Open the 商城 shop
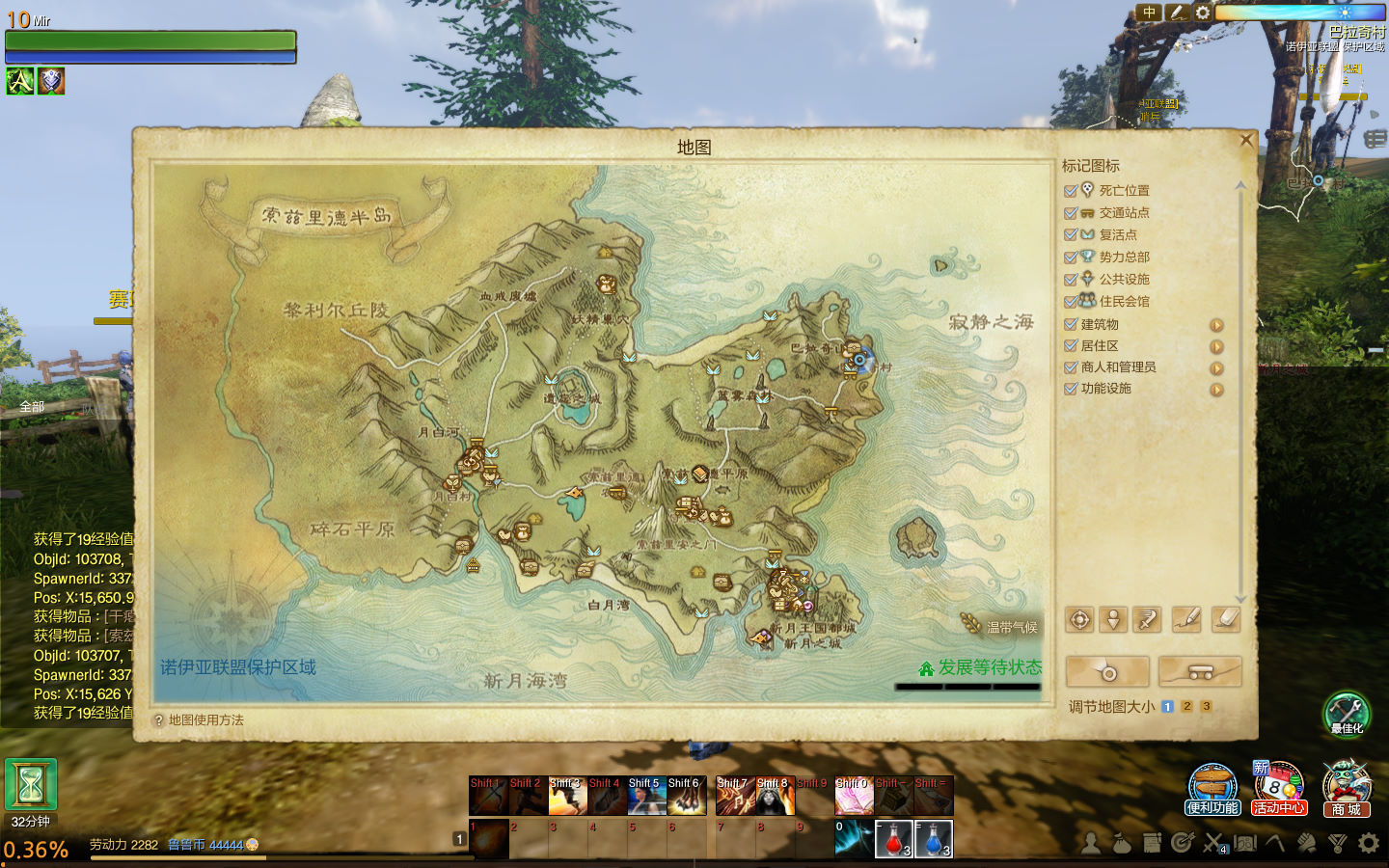 [1346, 788]
